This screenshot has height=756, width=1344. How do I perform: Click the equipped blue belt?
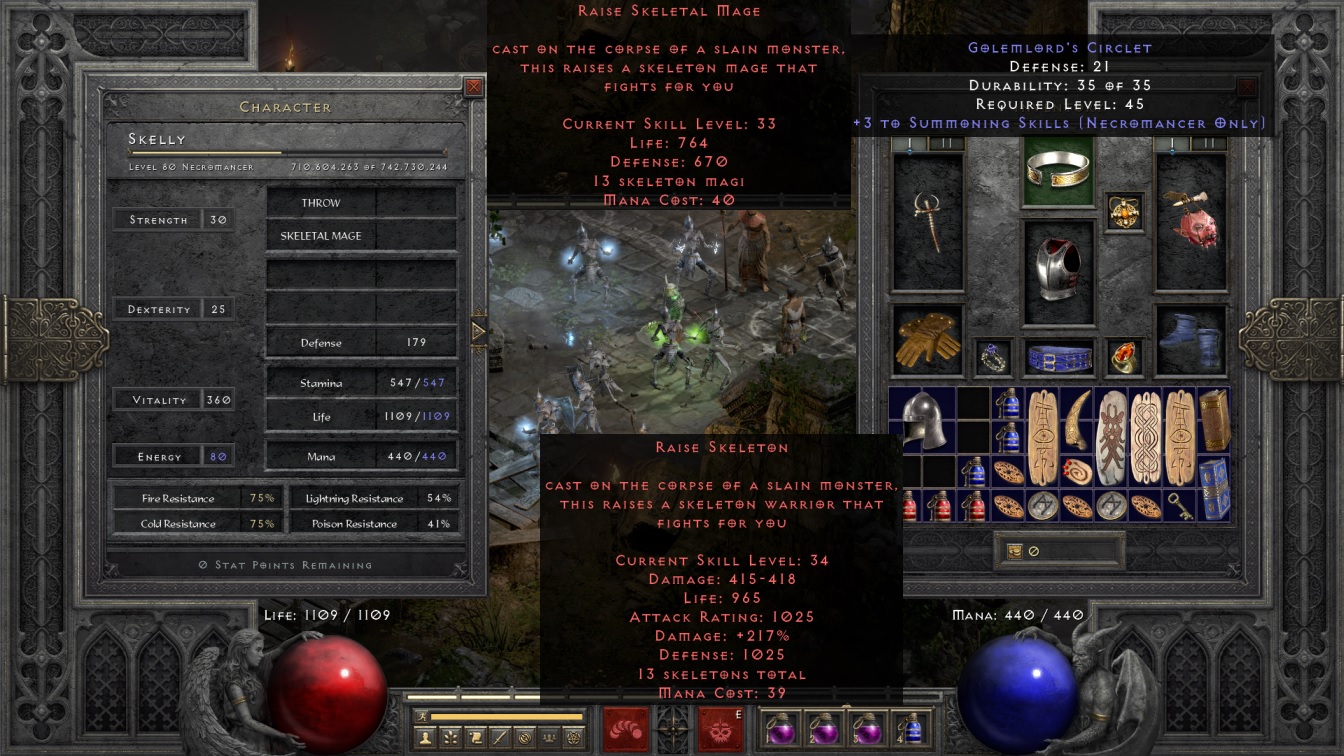pos(1058,357)
